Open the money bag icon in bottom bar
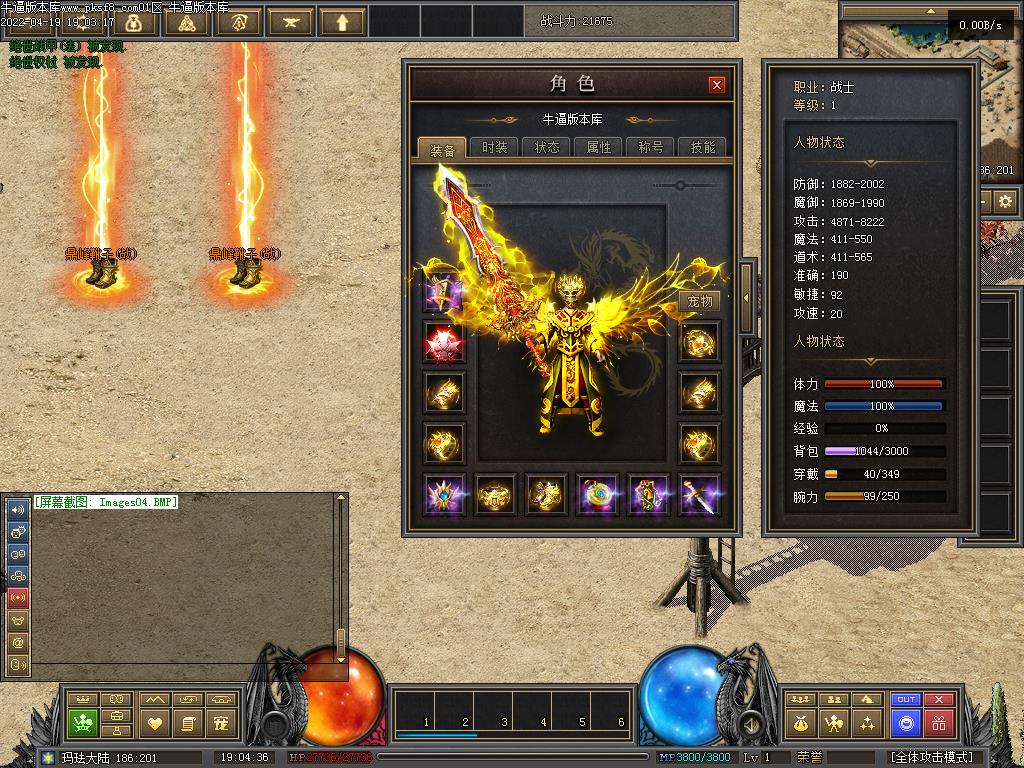The image size is (1024, 768). [x=800, y=722]
